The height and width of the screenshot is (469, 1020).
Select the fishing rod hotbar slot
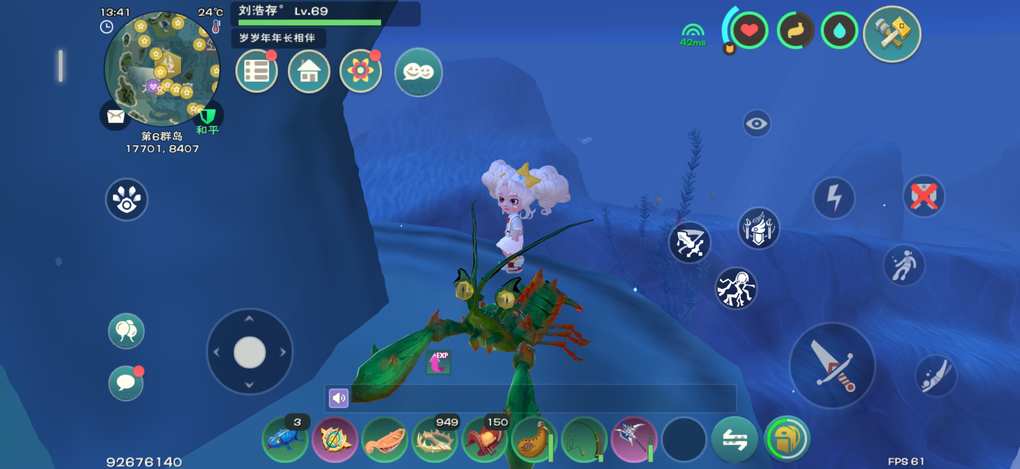pos(584,438)
